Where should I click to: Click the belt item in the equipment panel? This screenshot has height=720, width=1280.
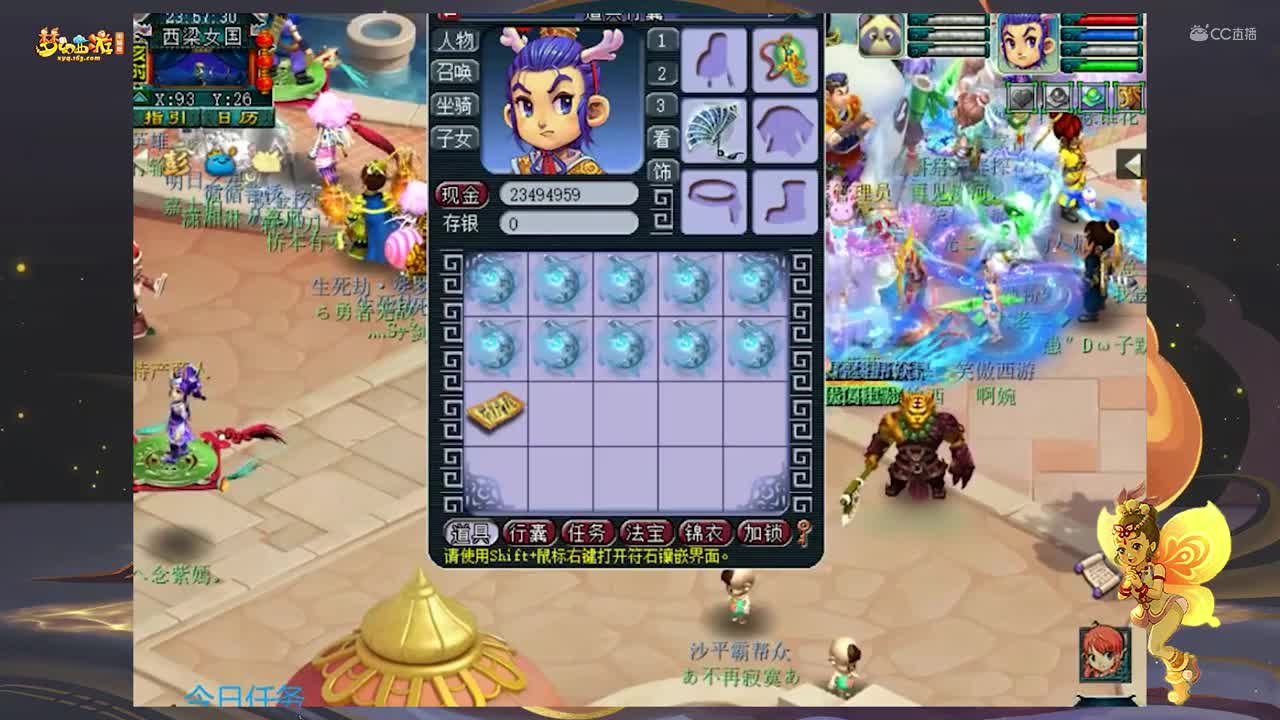[714, 198]
